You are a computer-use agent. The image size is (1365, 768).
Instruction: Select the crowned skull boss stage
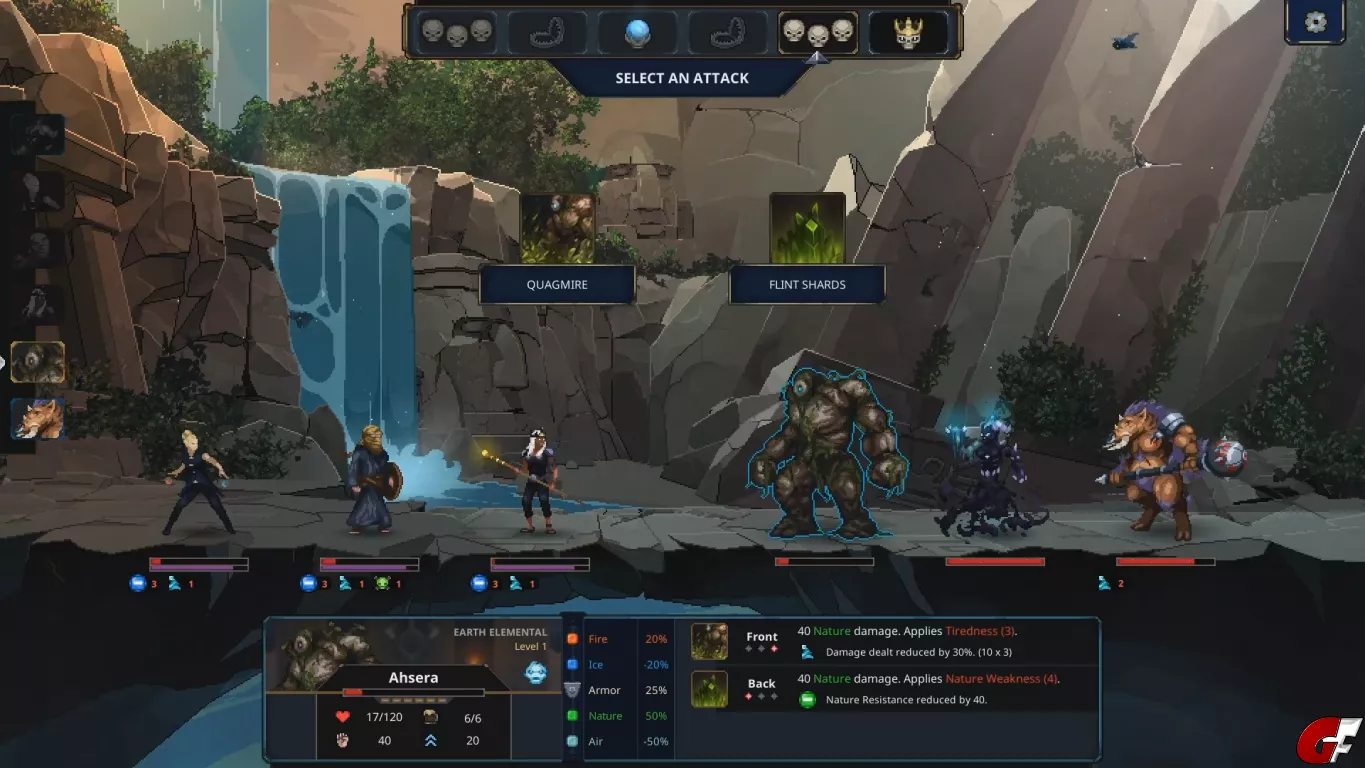click(x=908, y=33)
